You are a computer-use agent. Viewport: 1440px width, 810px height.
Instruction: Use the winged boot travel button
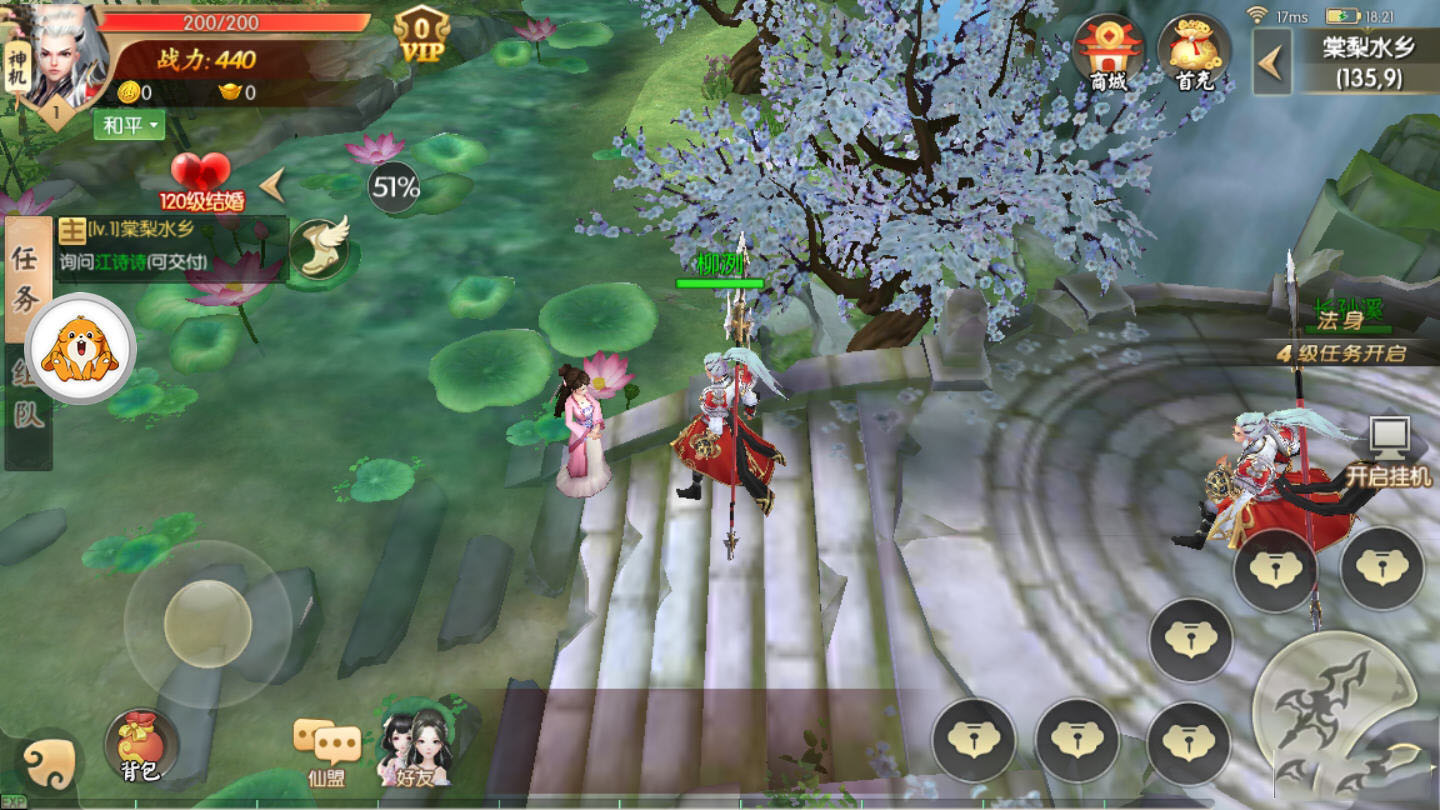[320, 248]
